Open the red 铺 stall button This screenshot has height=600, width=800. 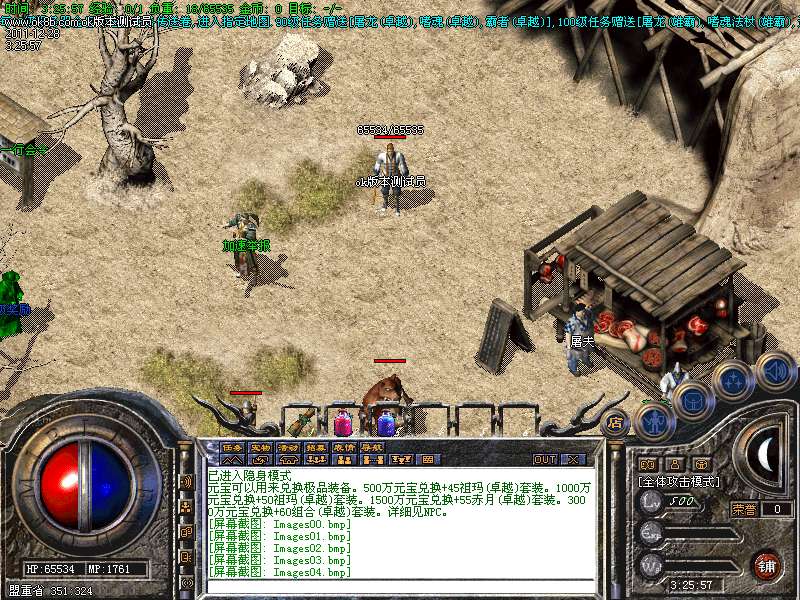767,566
